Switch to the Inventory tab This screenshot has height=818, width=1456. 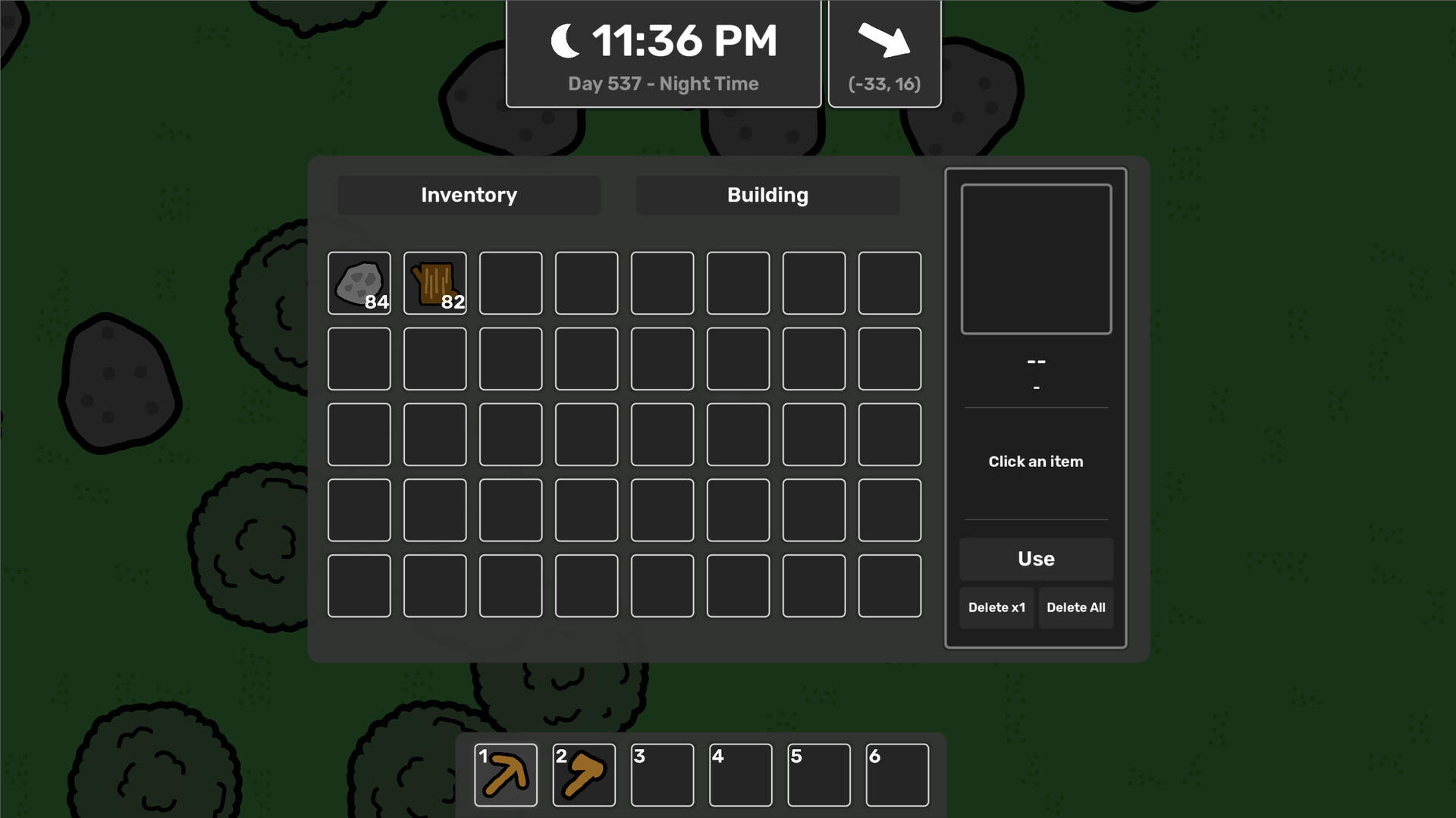pos(469,195)
